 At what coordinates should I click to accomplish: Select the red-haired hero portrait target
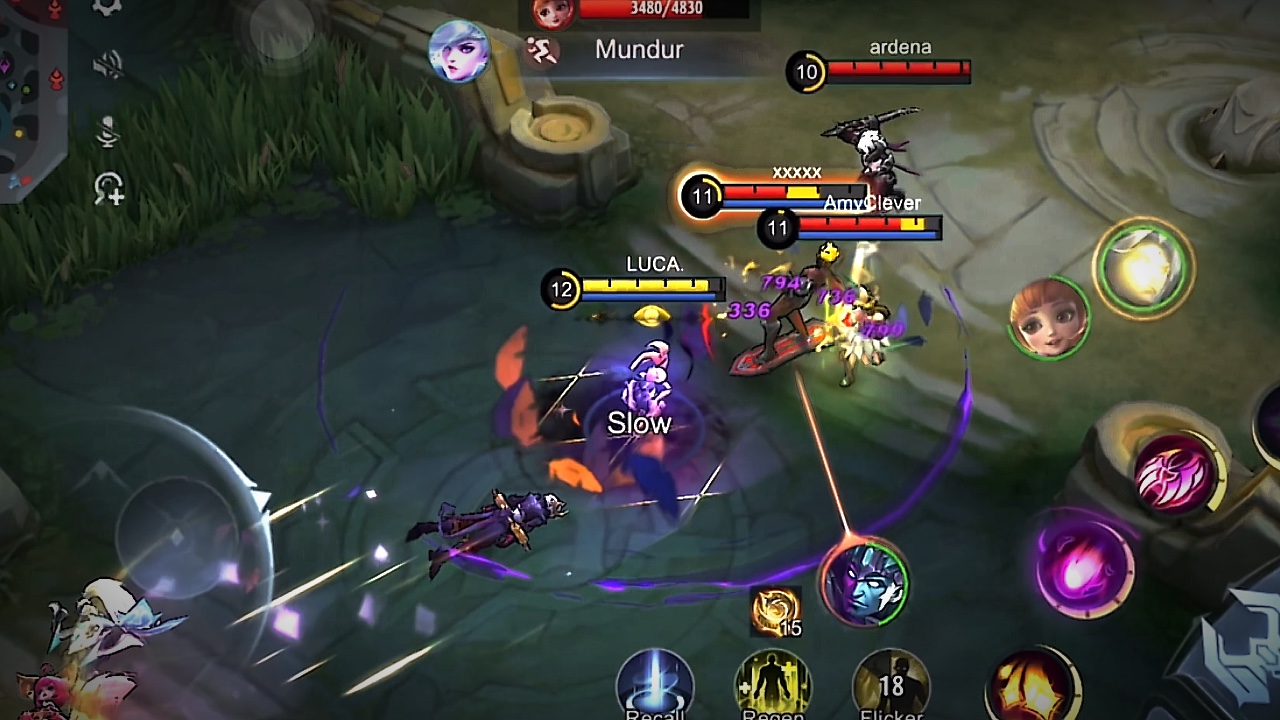1048,318
